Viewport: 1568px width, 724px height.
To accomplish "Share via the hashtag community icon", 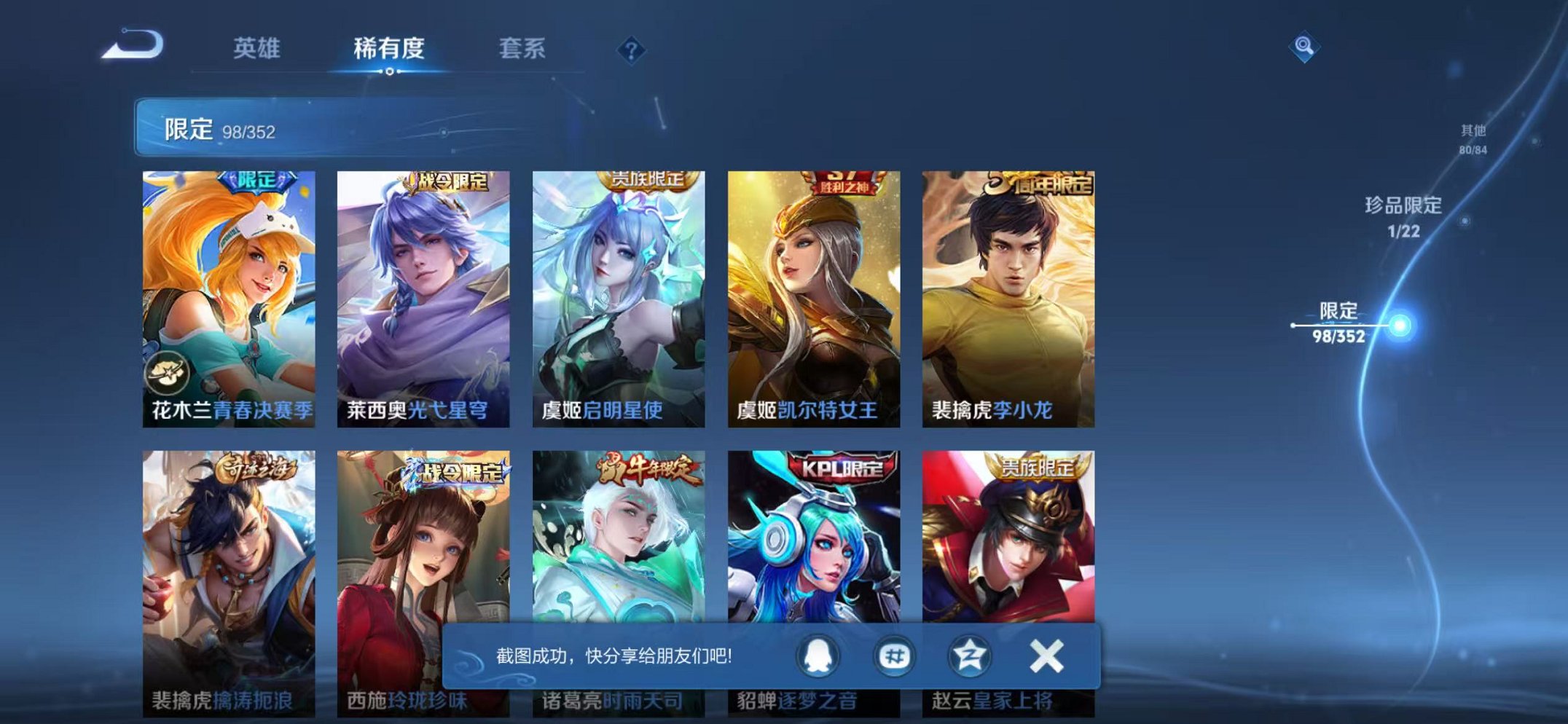I will [x=895, y=656].
